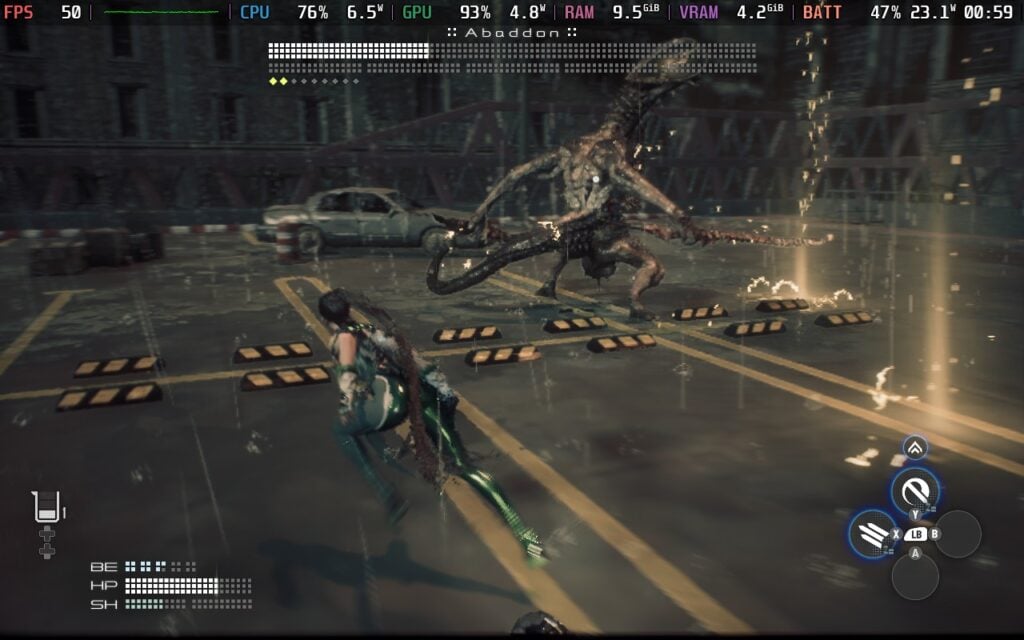Use the healing potion flask item
1024x640 pixels.
coord(46,508)
